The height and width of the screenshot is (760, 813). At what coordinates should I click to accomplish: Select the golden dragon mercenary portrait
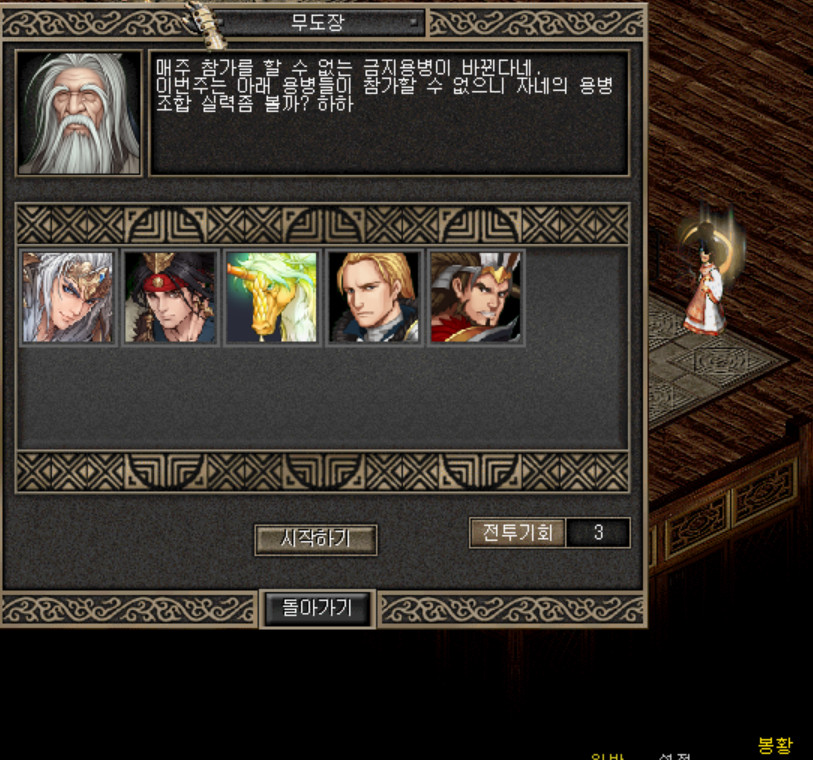[272, 297]
